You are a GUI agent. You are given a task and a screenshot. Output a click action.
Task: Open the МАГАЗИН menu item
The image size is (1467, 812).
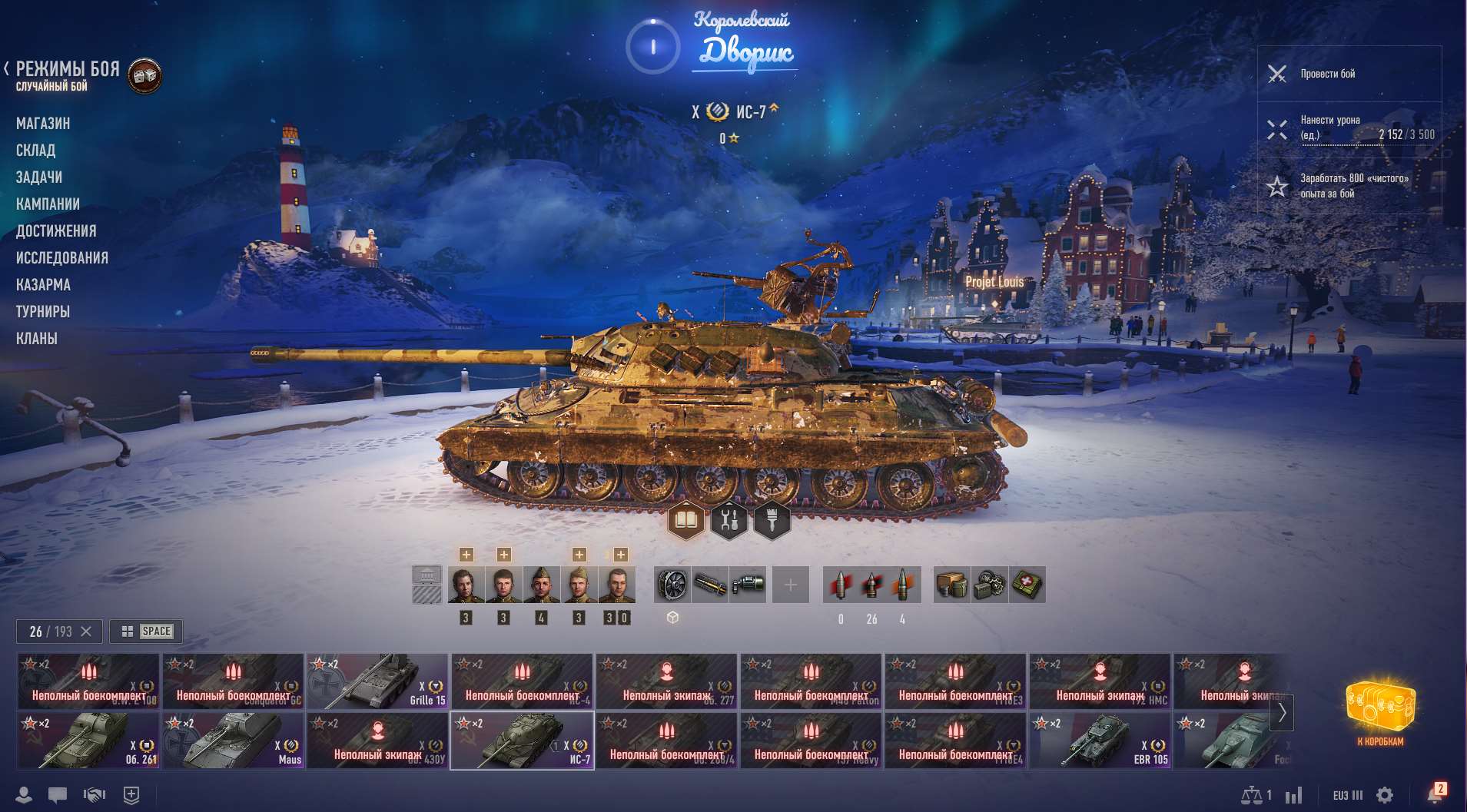(43, 123)
